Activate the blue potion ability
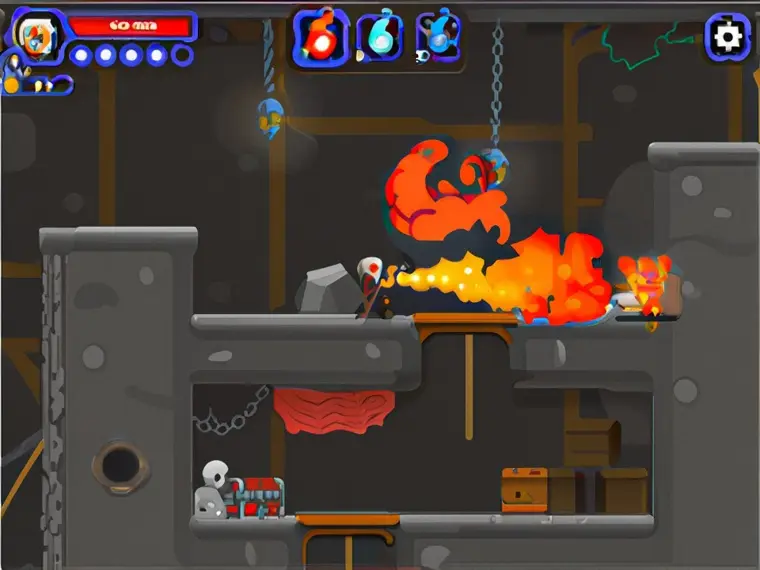 point(438,38)
